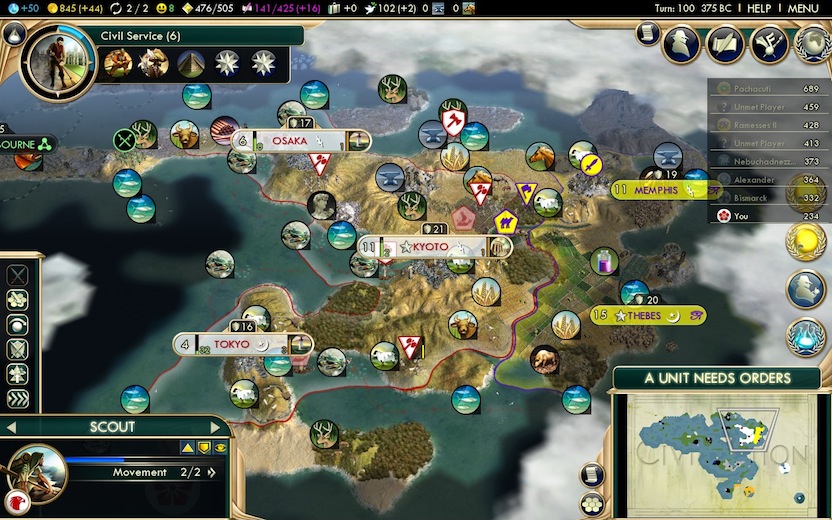Select previous unit with the left arrow
Image resolution: width=832 pixels, height=520 pixels.
tap(10, 427)
